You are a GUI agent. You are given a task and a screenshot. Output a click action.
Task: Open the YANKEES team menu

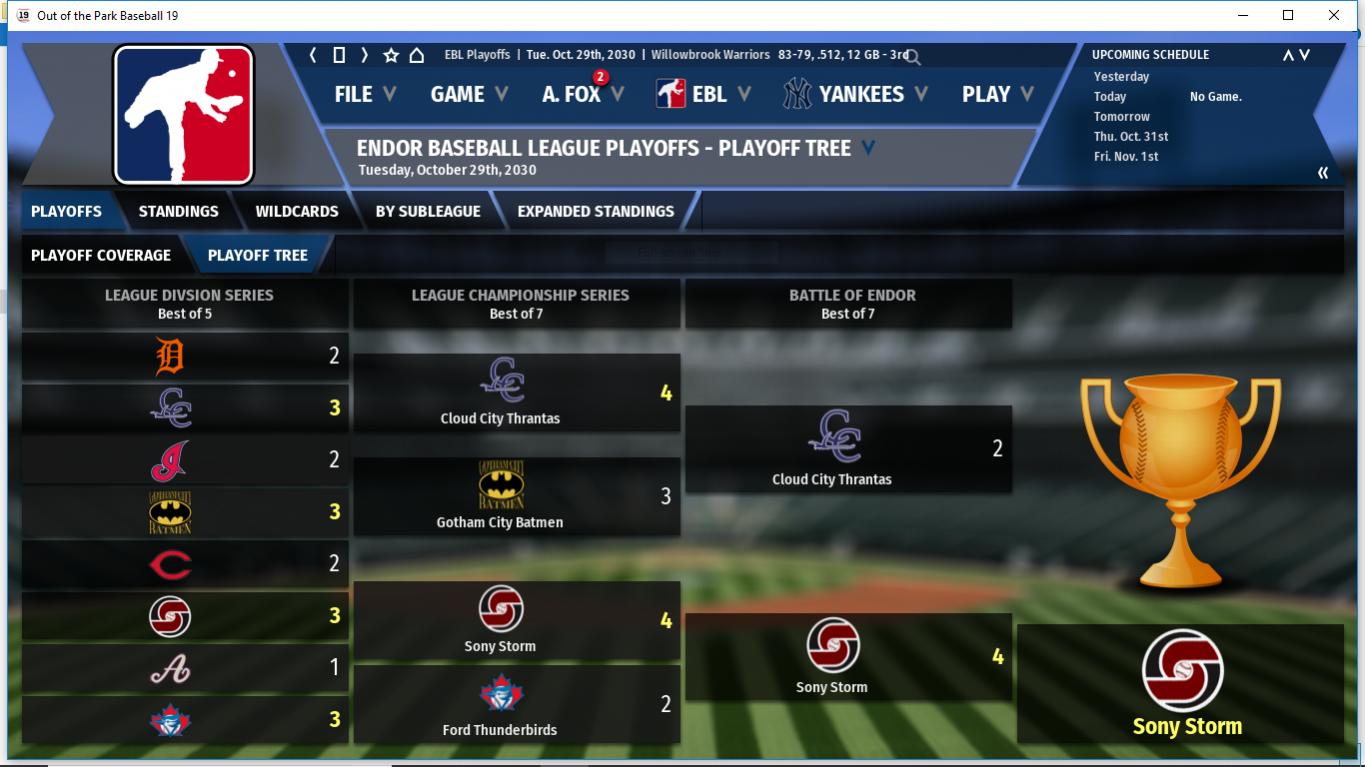pyautogui.click(x=855, y=94)
